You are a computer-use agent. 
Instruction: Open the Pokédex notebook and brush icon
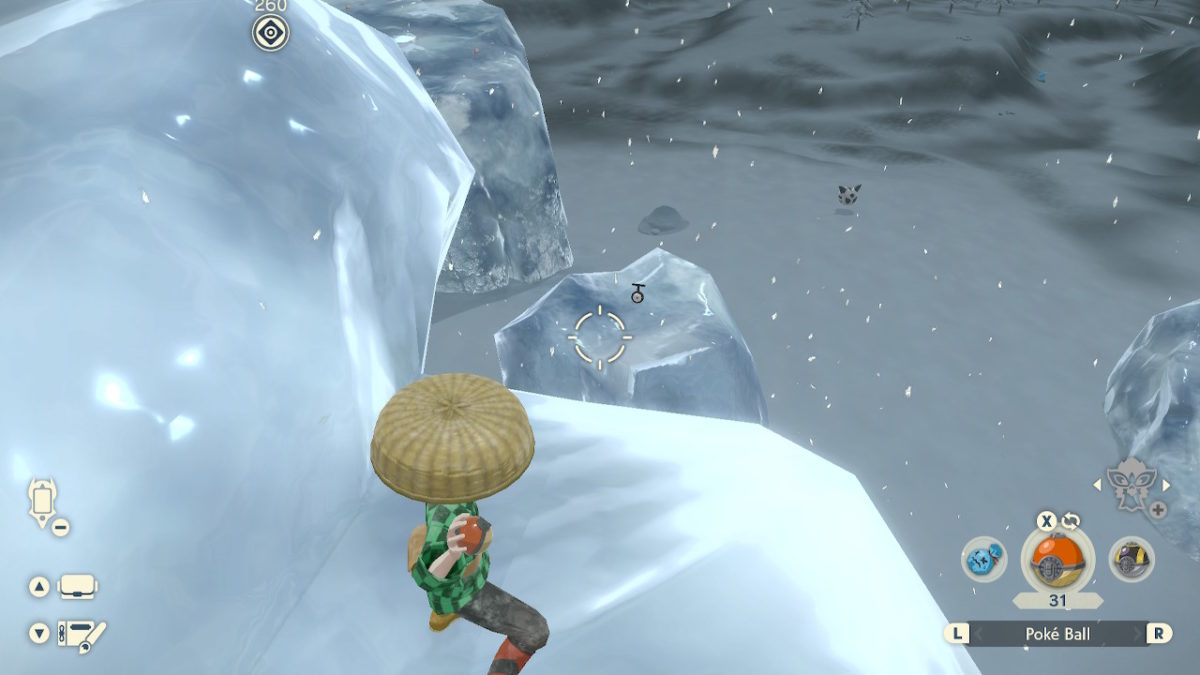[x=80, y=634]
